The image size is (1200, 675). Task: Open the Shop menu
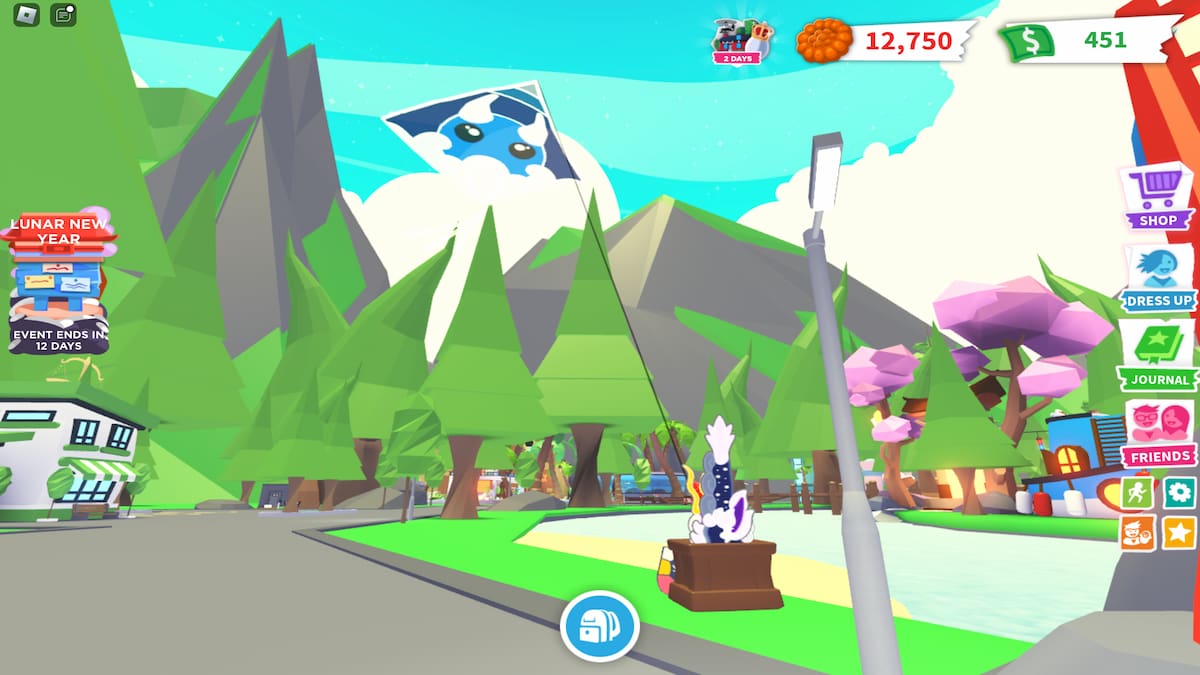[x=1158, y=197]
